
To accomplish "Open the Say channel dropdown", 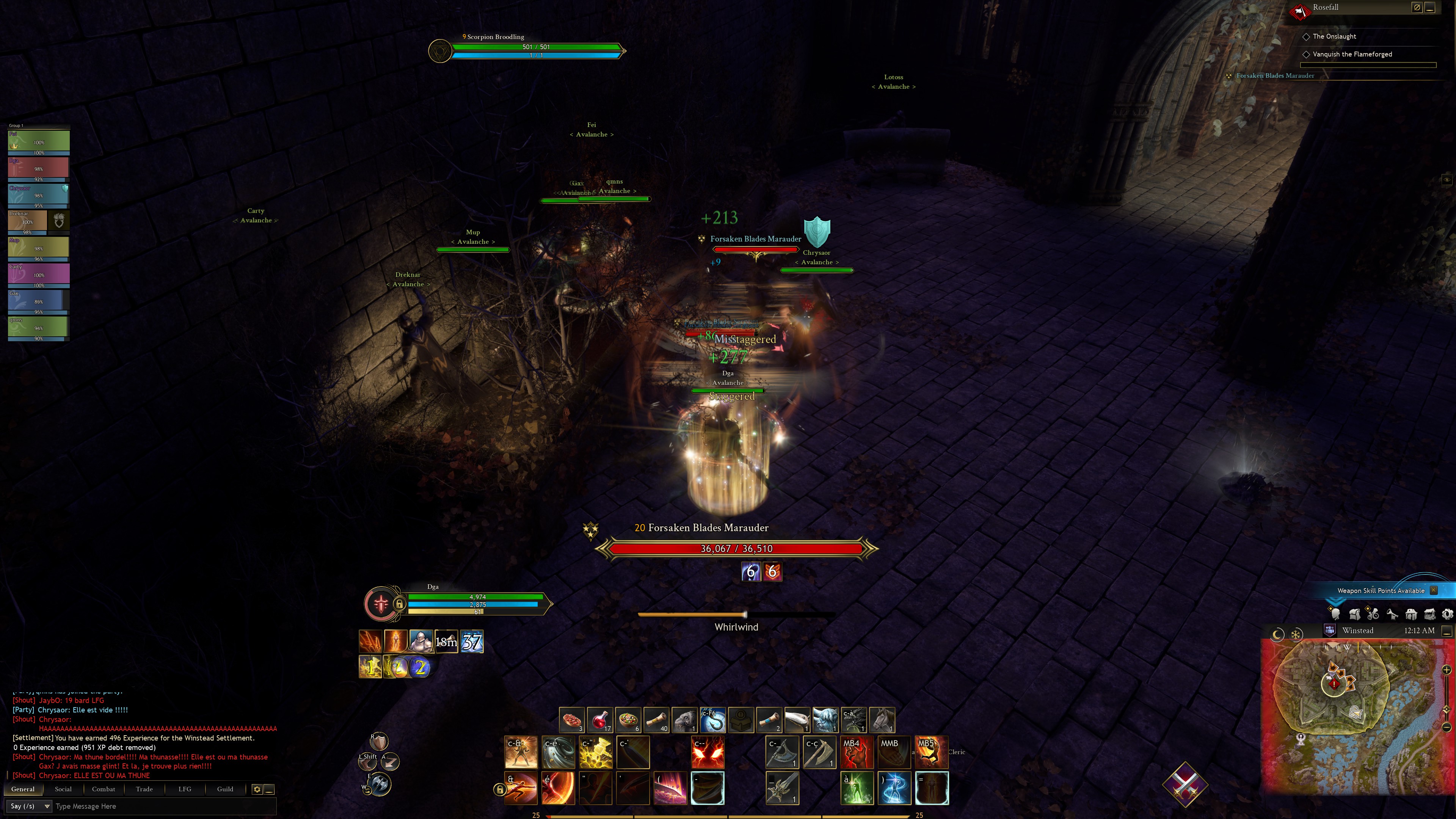I will (x=30, y=806).
